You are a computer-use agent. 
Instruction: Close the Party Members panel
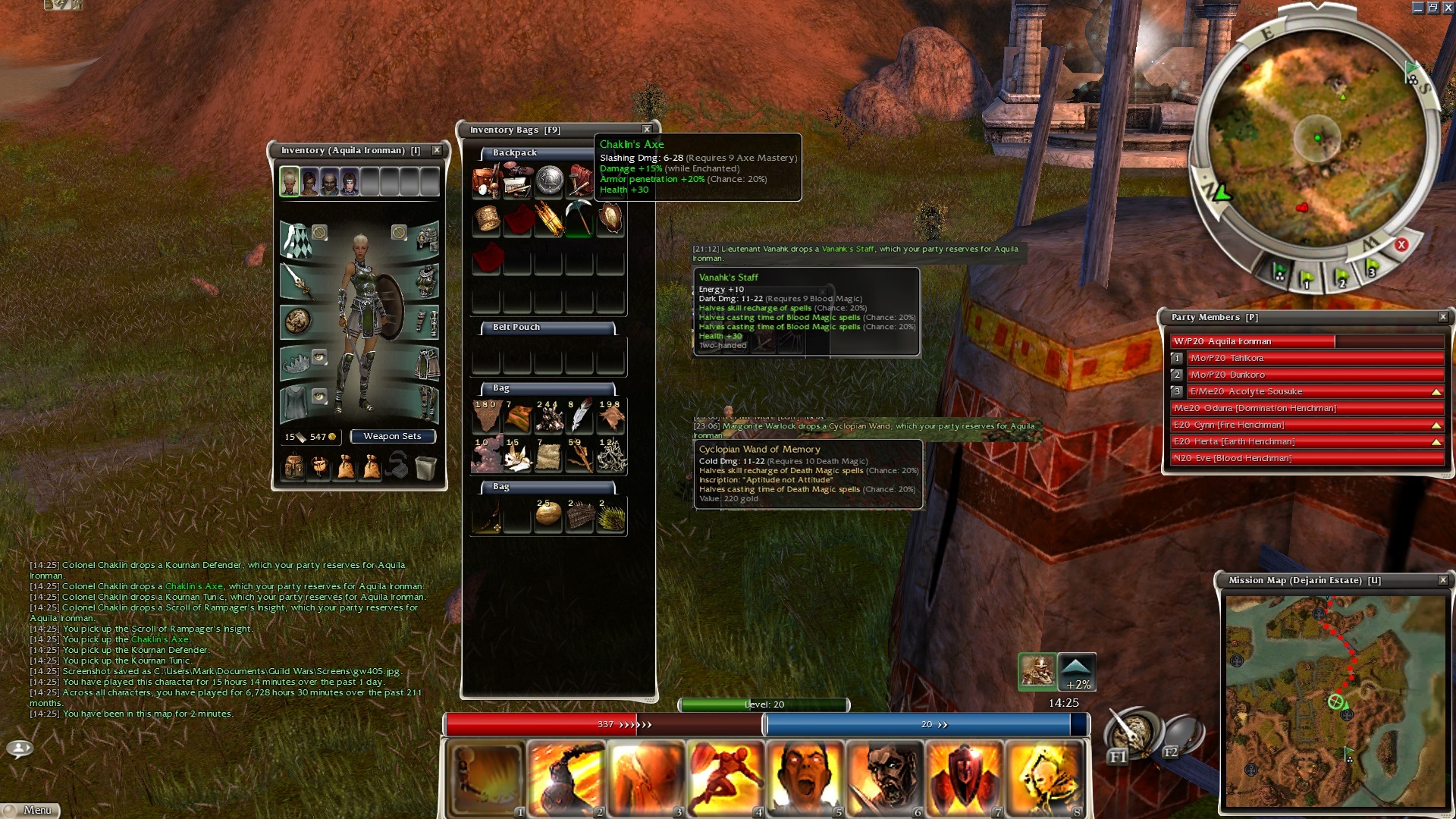point(1443,317)
